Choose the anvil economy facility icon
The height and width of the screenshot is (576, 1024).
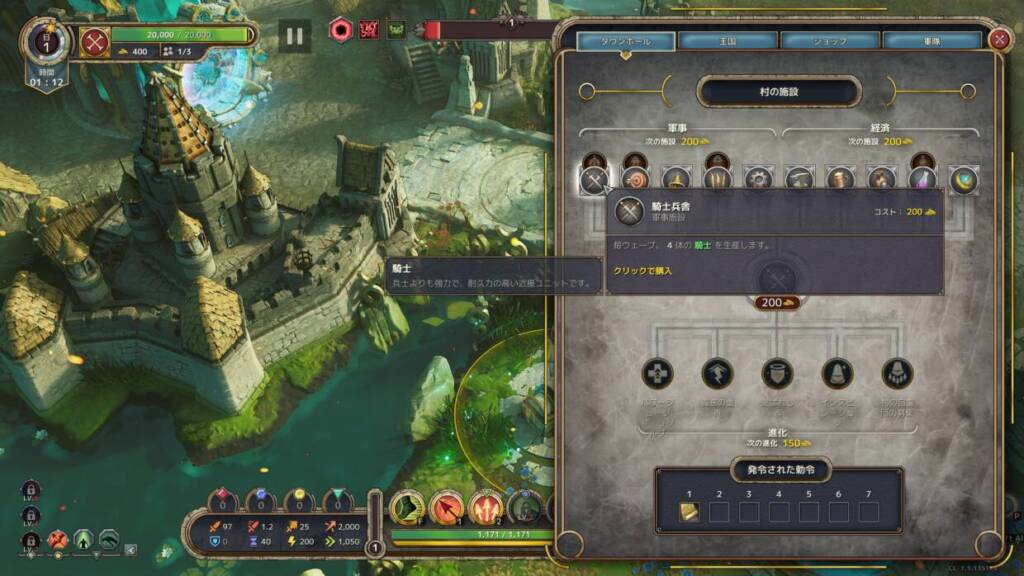(x=798, y=181)
